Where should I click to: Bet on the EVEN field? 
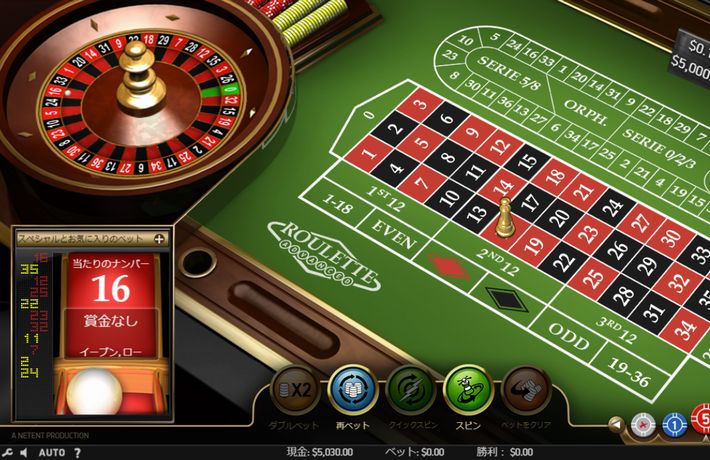click(392, 226)
